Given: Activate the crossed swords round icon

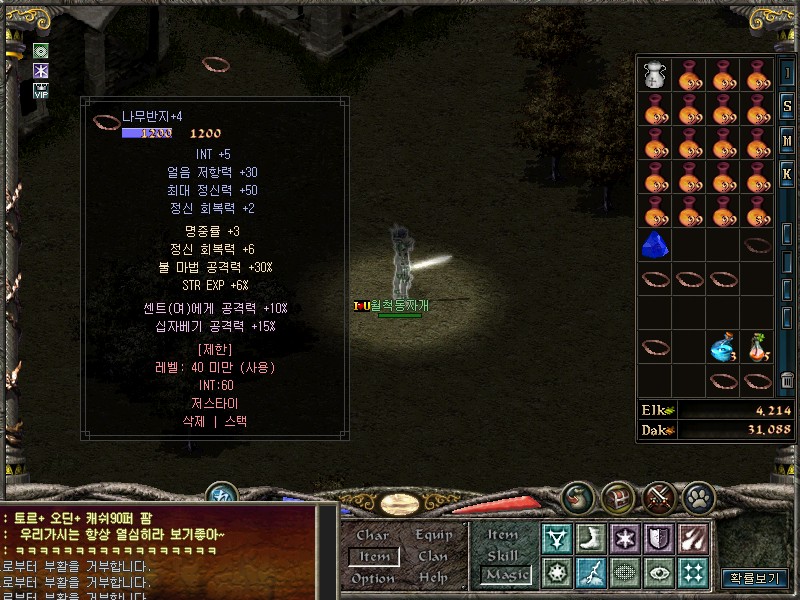Looking at the screenshot, I should [658, 496].
